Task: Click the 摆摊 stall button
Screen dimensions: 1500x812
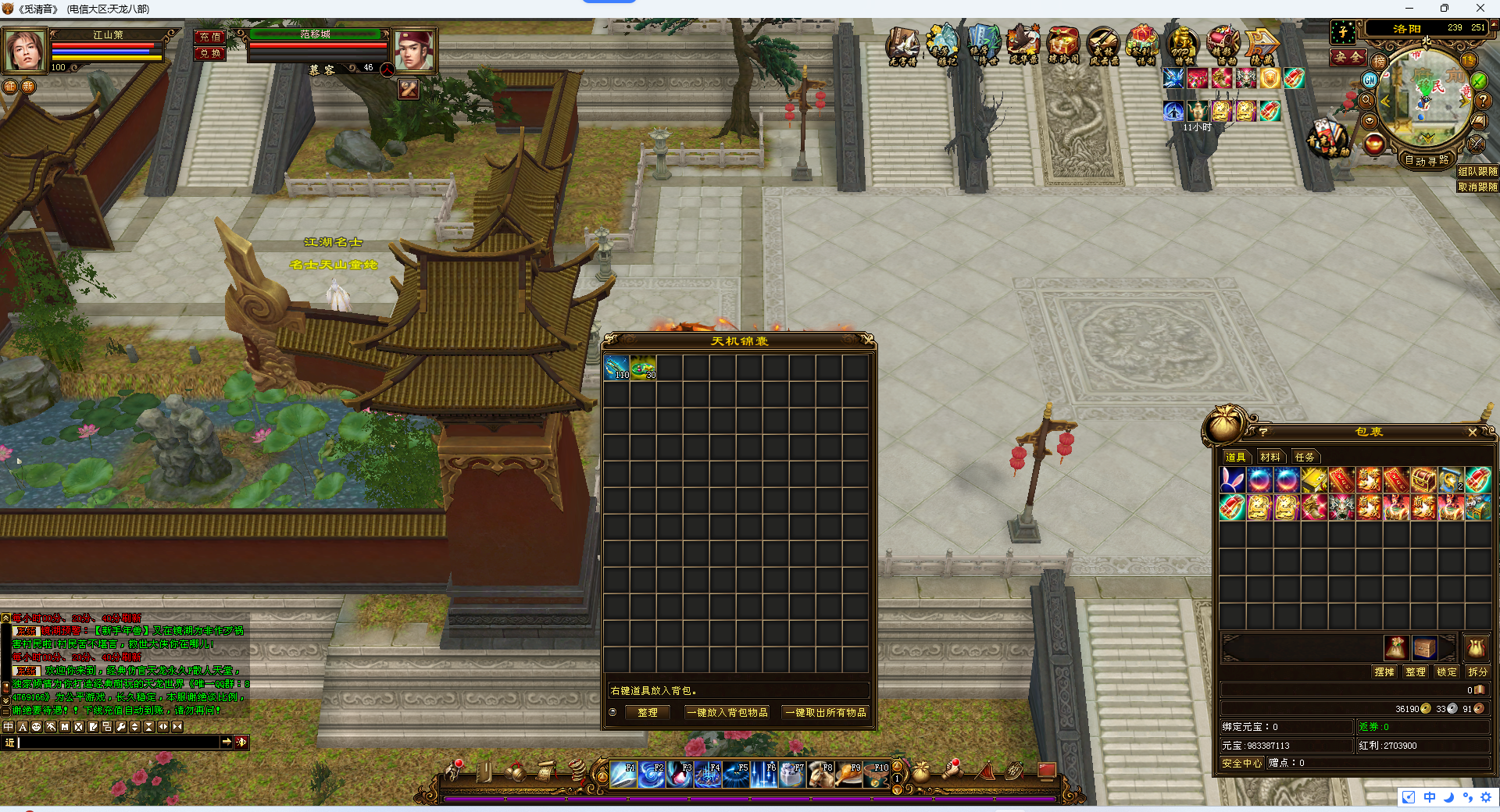Action: coord(1384,671)
